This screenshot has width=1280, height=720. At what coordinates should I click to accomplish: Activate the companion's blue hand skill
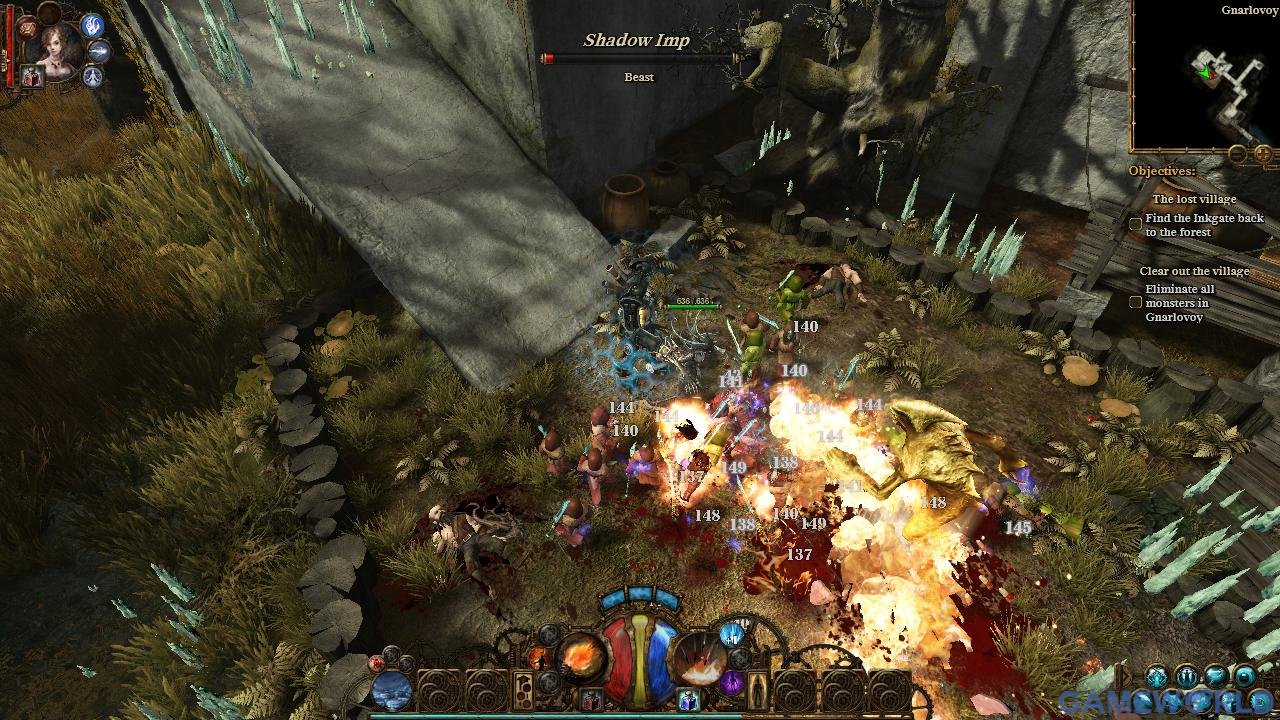93,26
